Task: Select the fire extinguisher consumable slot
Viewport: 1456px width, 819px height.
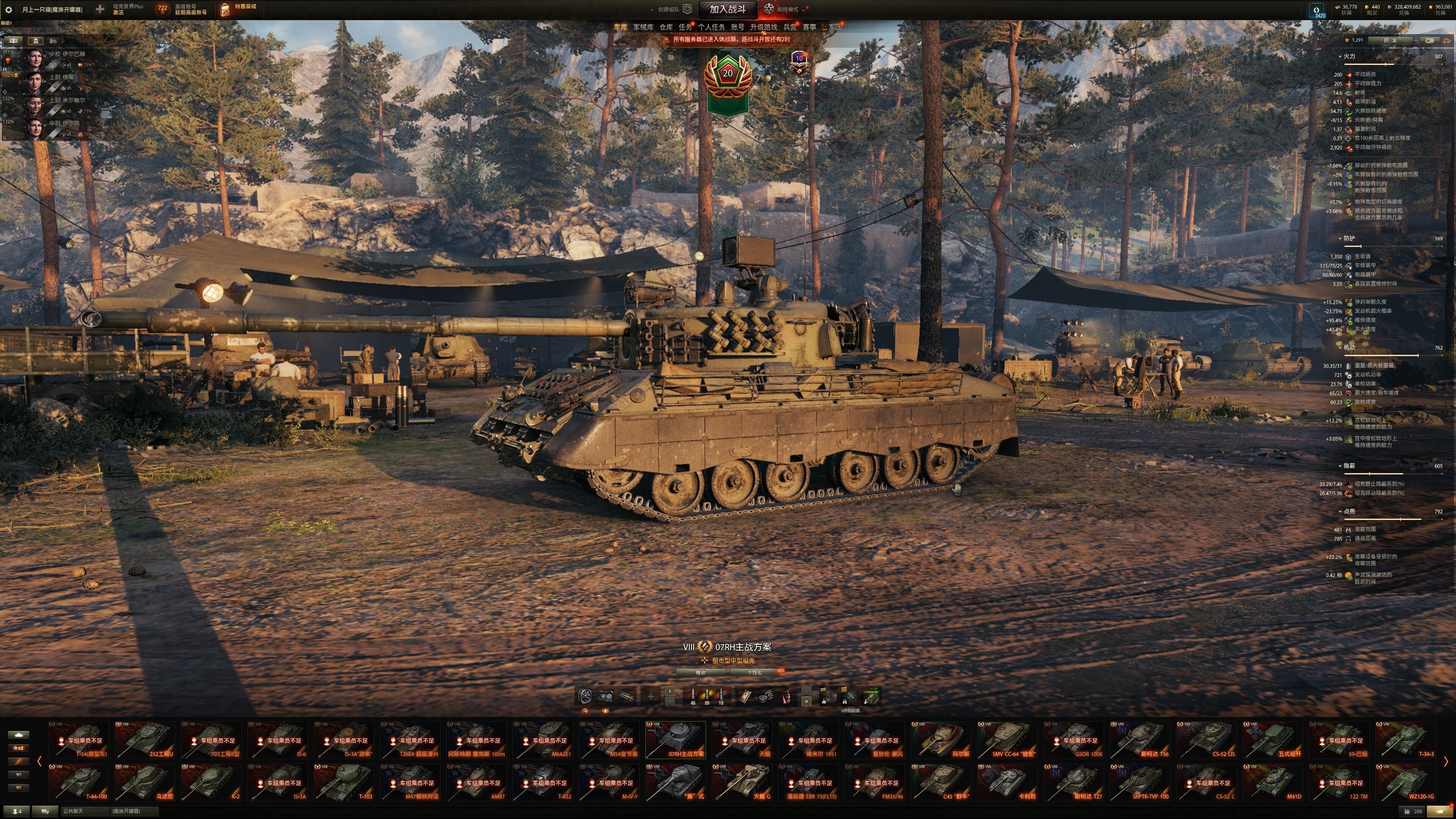Action: (787, 697)
